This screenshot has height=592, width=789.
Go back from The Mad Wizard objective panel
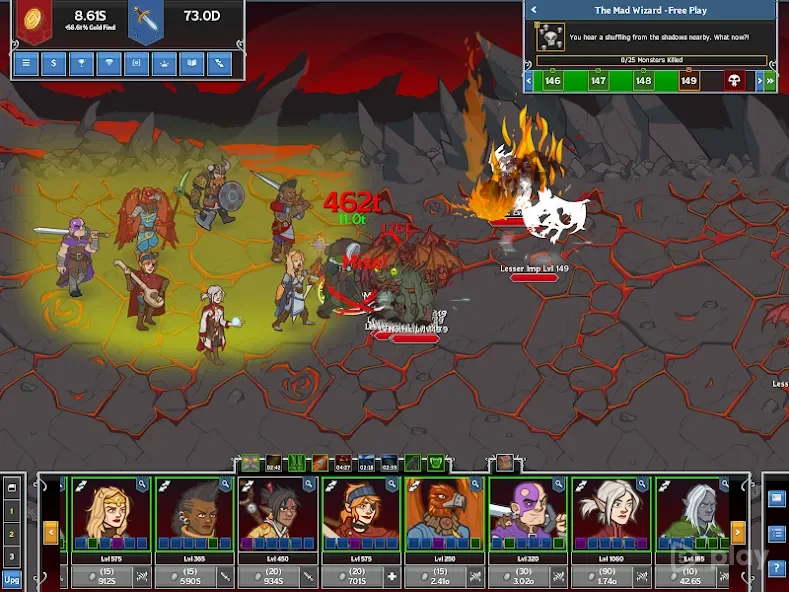click(x=534, y=10)
